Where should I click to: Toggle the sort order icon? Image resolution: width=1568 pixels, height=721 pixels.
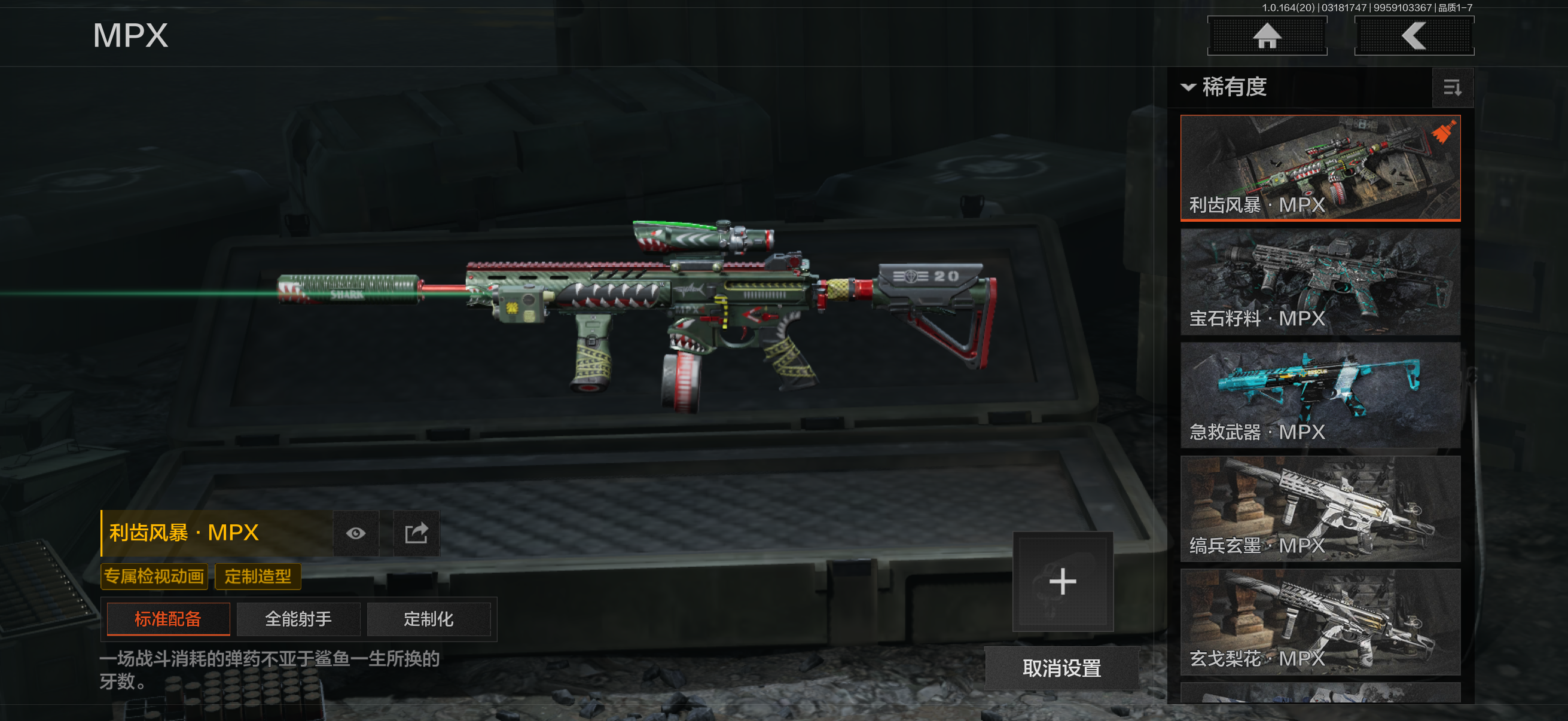1452,88
